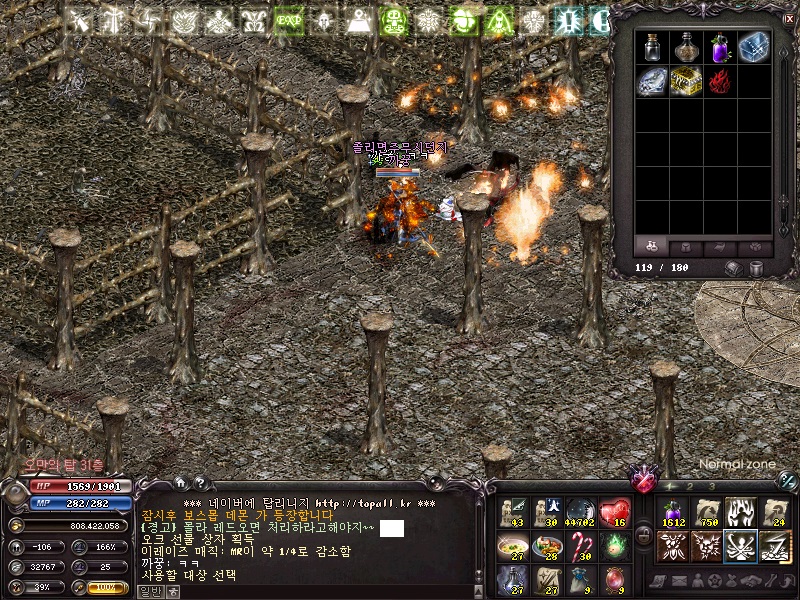Use the candy cane hotbar item
Screen dimensions: 800x600
coord(580,546)
